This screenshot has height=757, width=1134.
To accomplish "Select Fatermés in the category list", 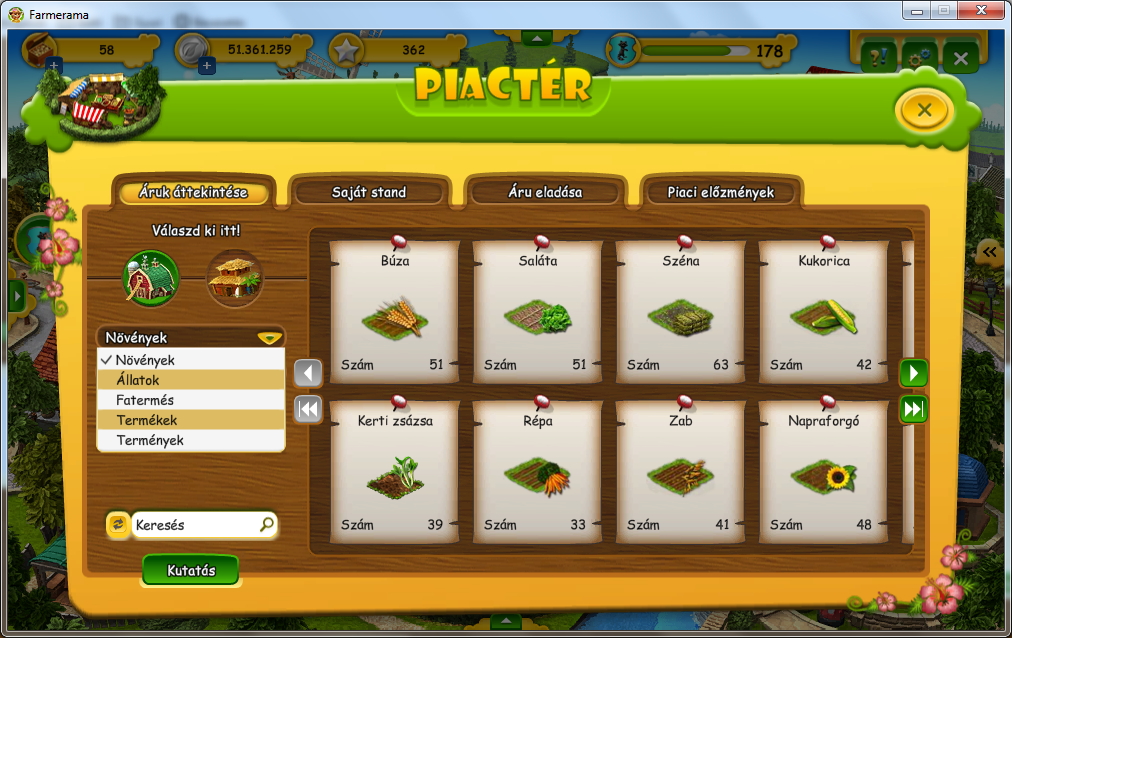I will click(x=190, y=400).
